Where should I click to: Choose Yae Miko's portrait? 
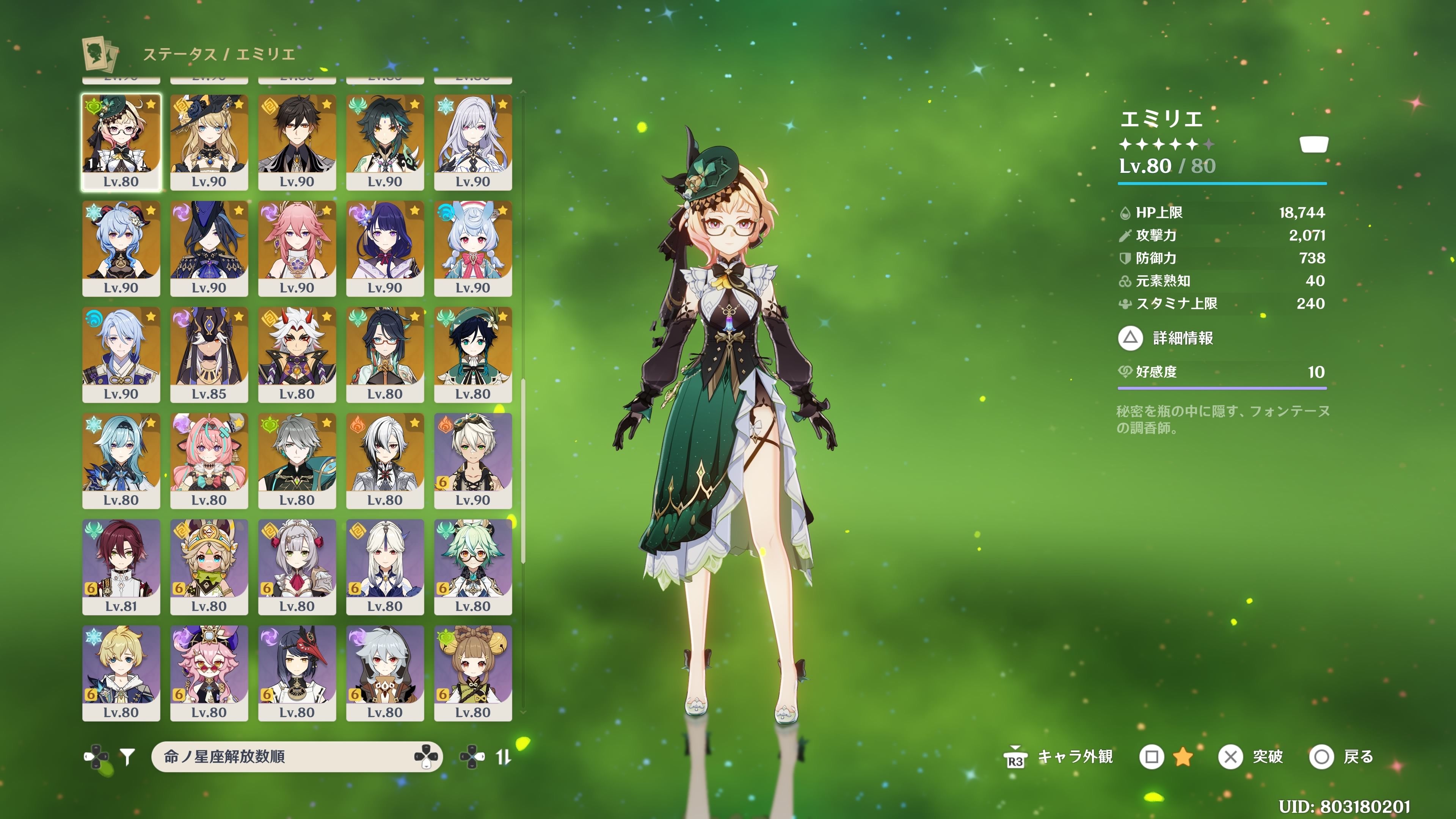(x=297, y=248)
